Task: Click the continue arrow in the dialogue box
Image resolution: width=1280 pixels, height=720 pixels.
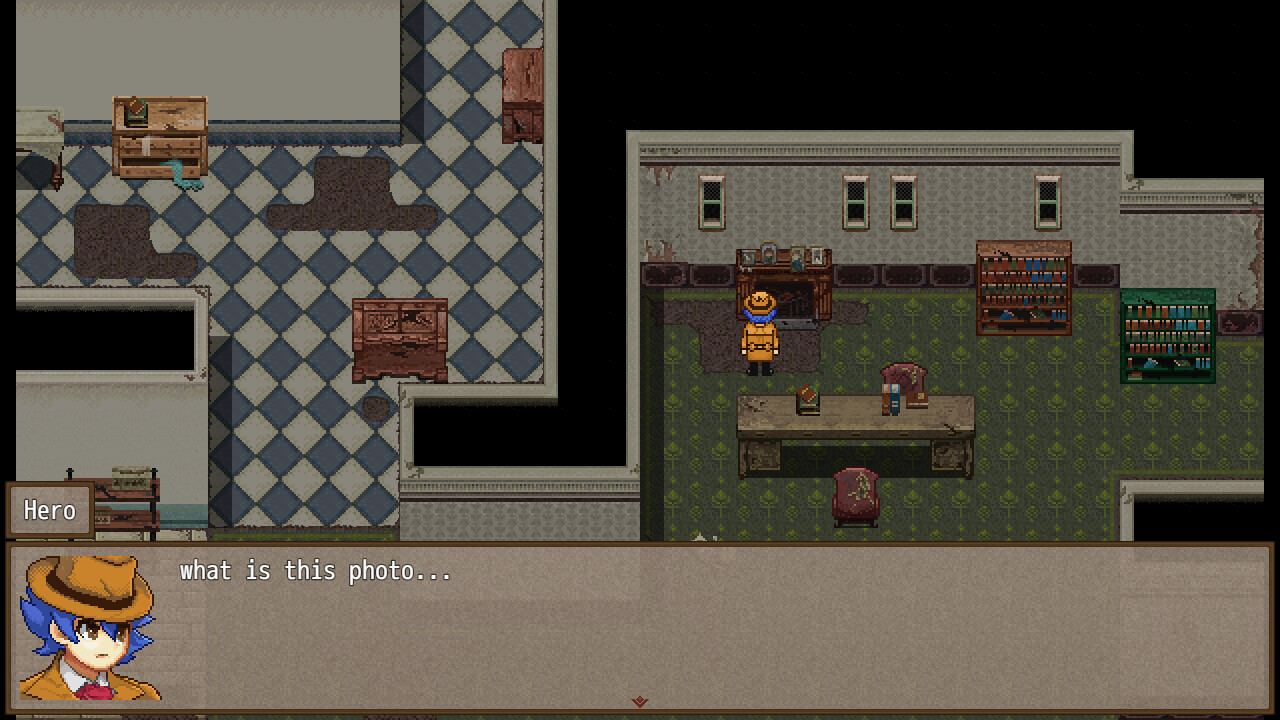Action: [638, 703]
